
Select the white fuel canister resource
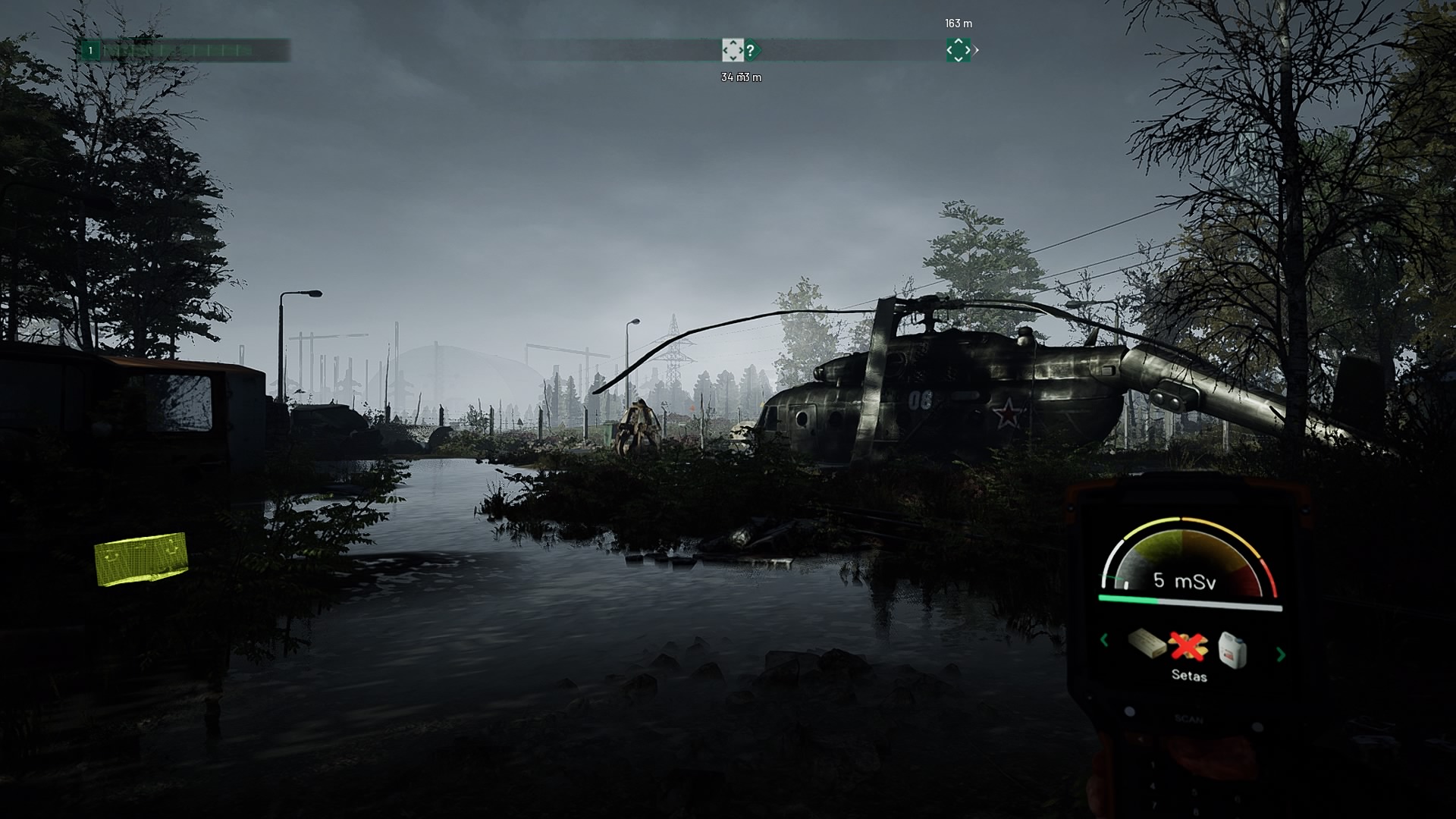[x=1232, y=650]
